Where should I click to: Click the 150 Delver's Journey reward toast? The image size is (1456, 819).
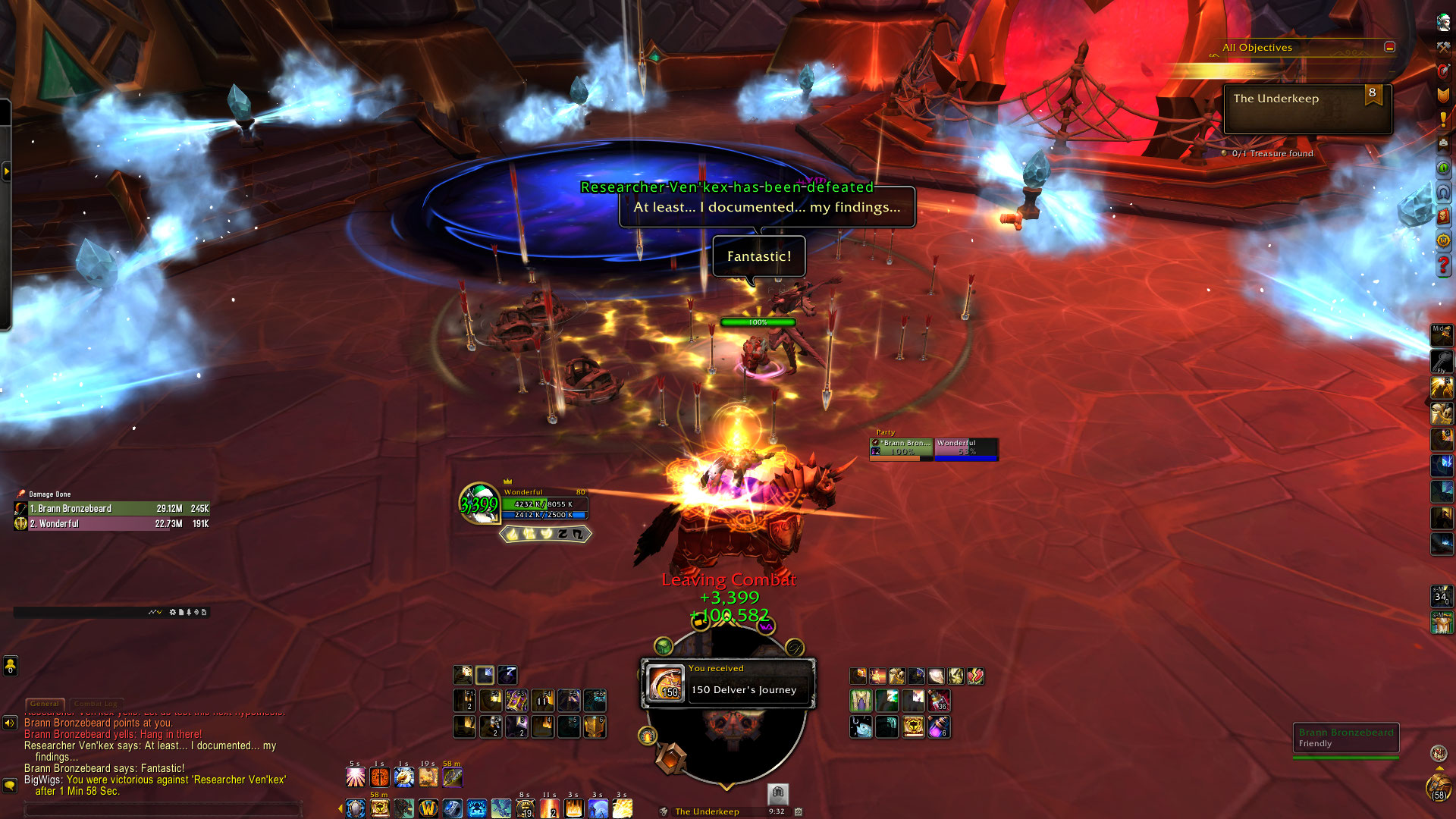point(728,682)
